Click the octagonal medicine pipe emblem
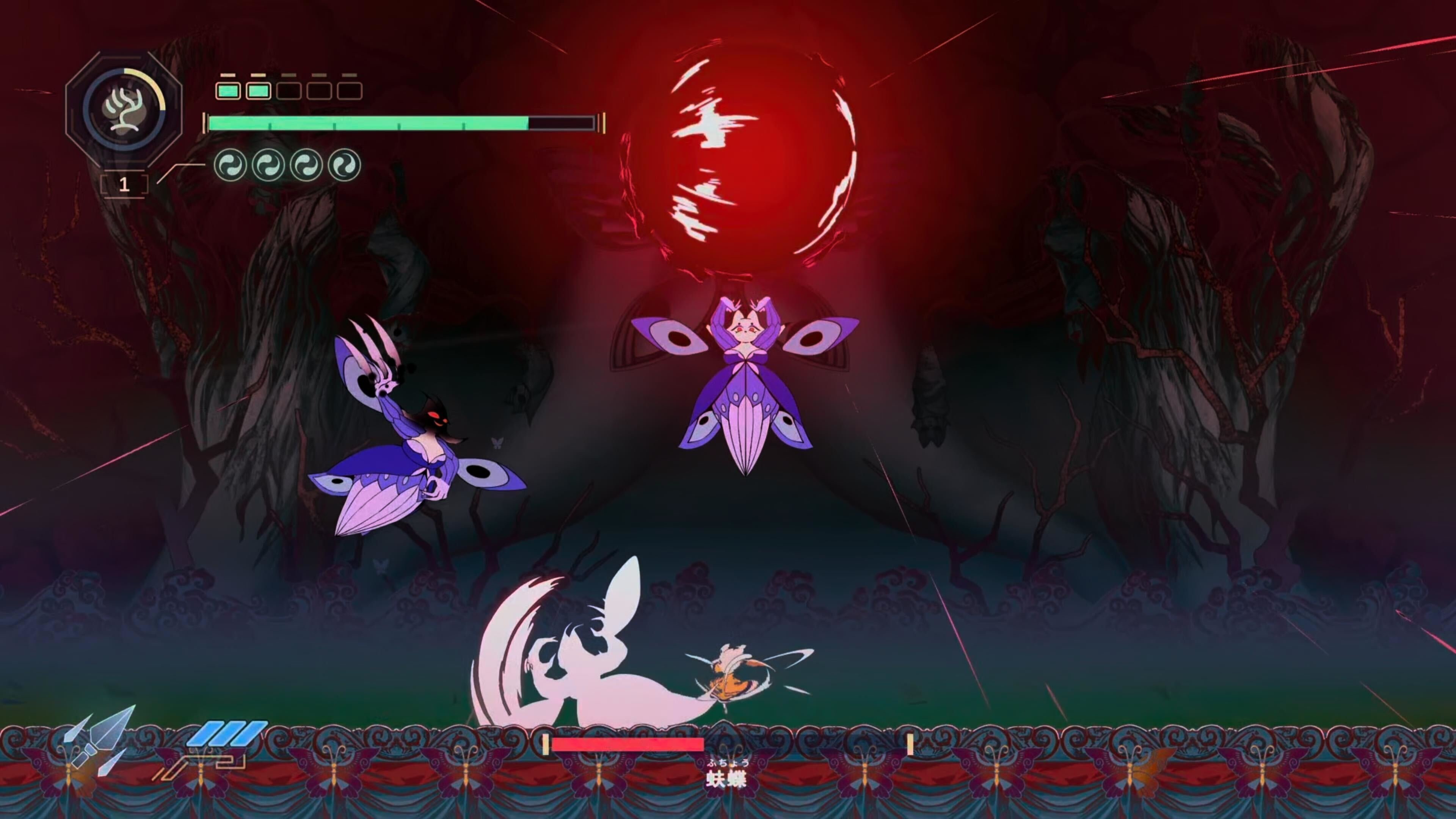 pyautogui.click(x=124, y=109)
